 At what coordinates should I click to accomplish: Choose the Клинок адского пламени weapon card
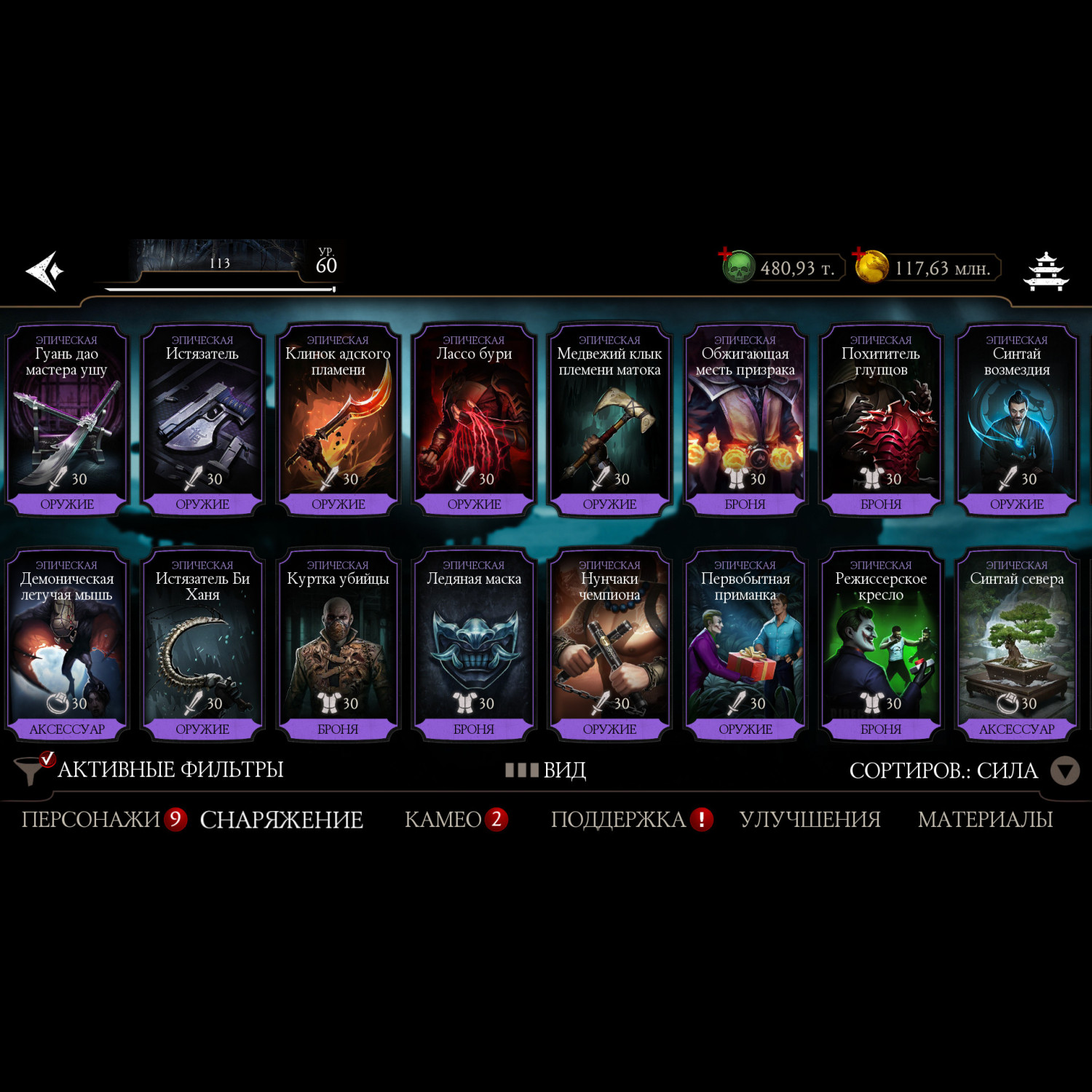click(x=338, y=421)
